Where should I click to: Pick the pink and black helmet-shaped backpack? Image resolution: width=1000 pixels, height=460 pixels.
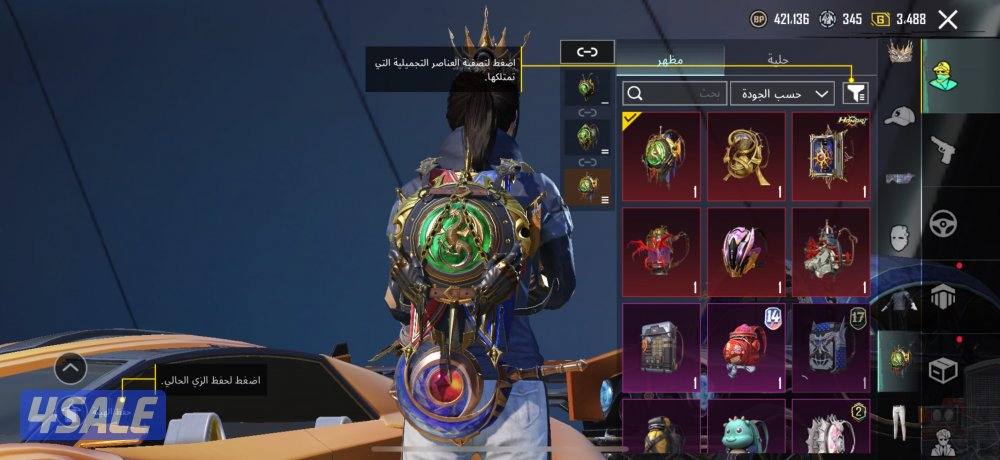tap(746, 251)
